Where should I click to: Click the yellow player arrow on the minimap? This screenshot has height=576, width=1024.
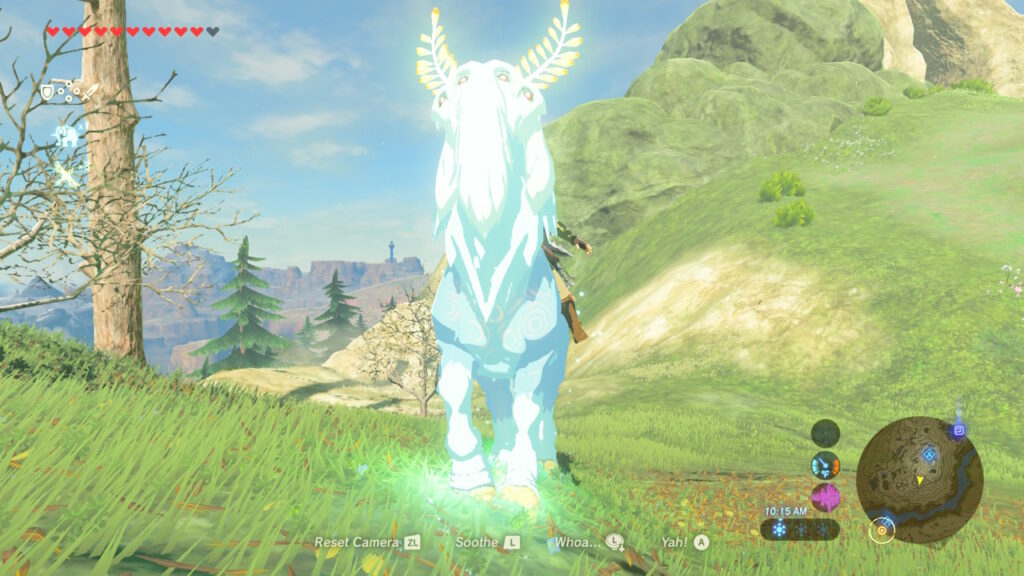click(919, 481)
